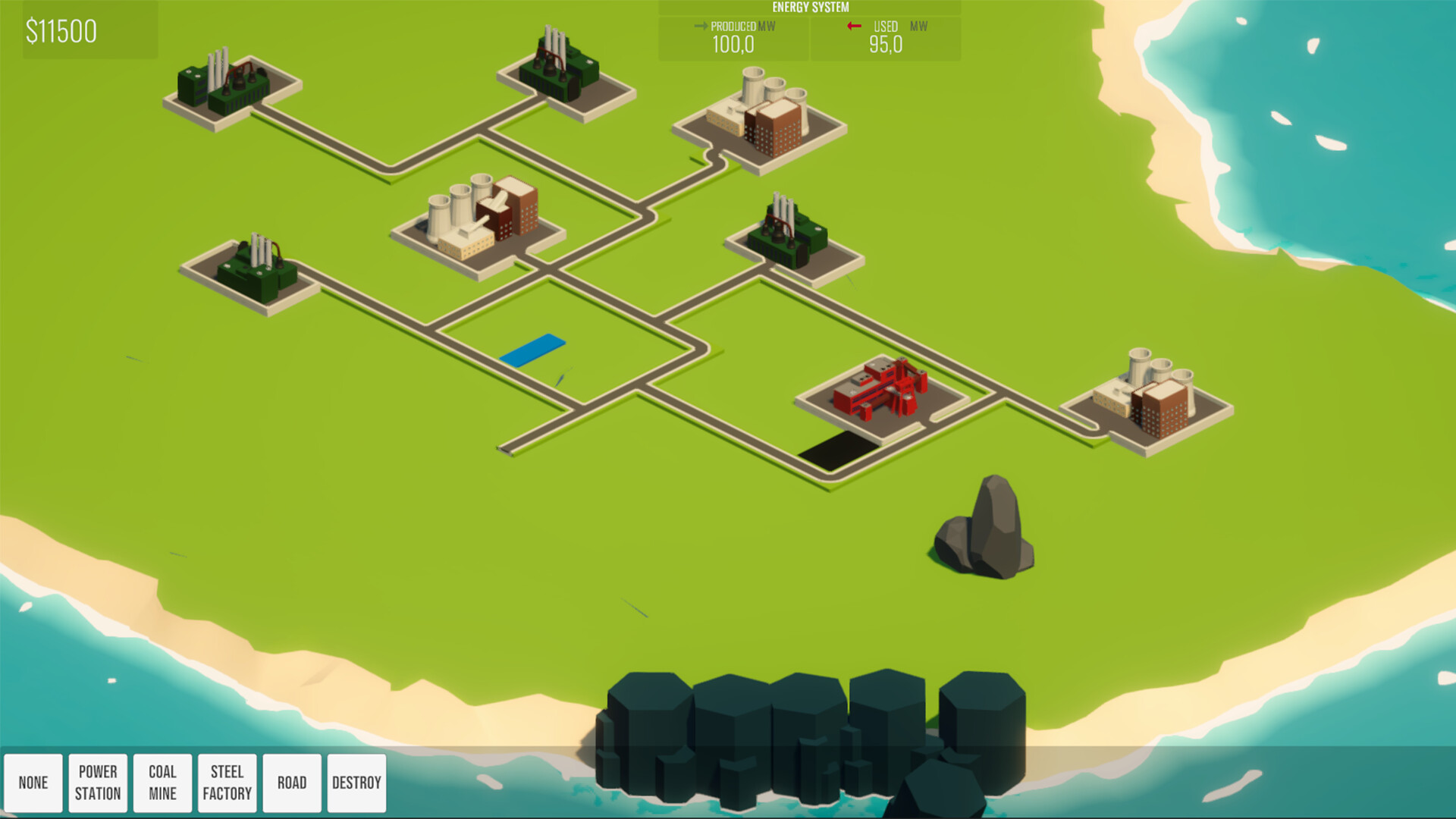Viewport: 1456px width, 819px height.
Task: Open the POWER STATION build option
Action: 98,782
